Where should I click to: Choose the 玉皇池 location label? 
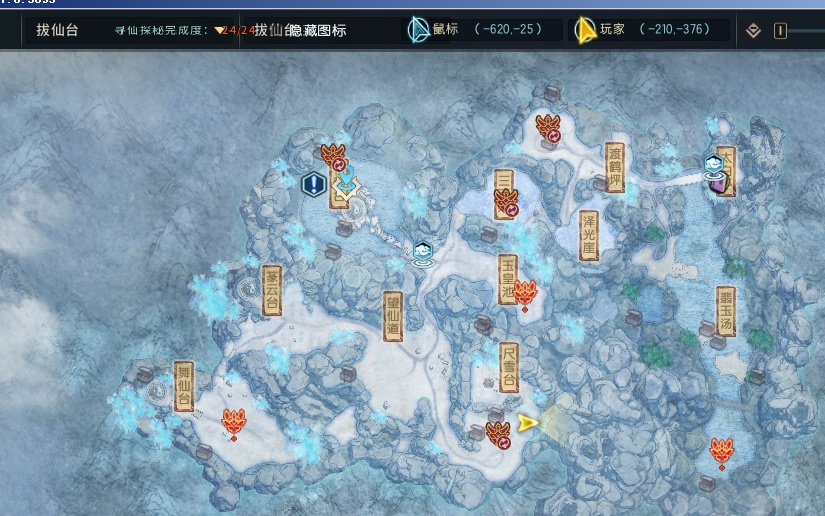(508, 279)
